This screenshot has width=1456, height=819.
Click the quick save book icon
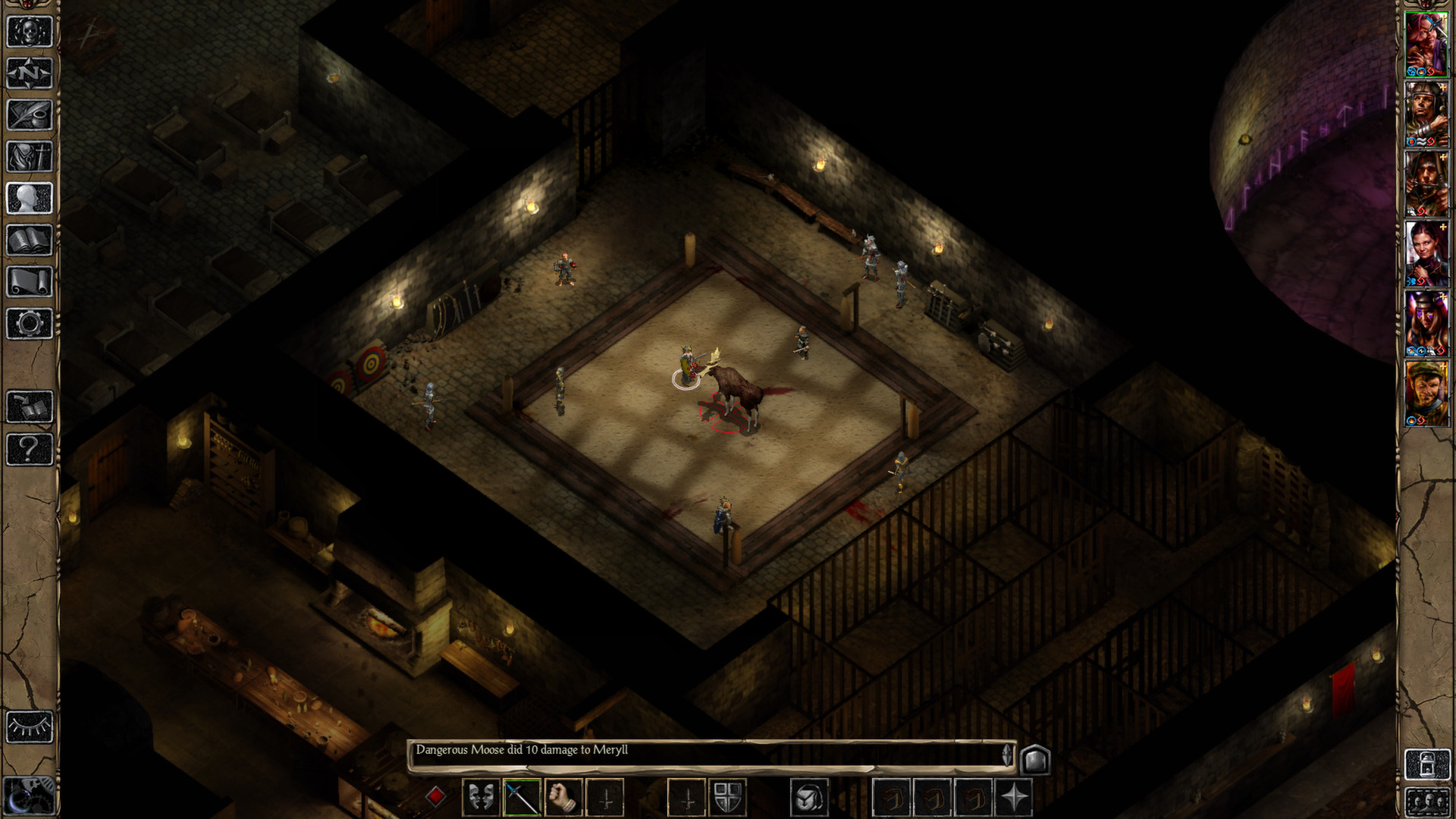click(30, 407)
